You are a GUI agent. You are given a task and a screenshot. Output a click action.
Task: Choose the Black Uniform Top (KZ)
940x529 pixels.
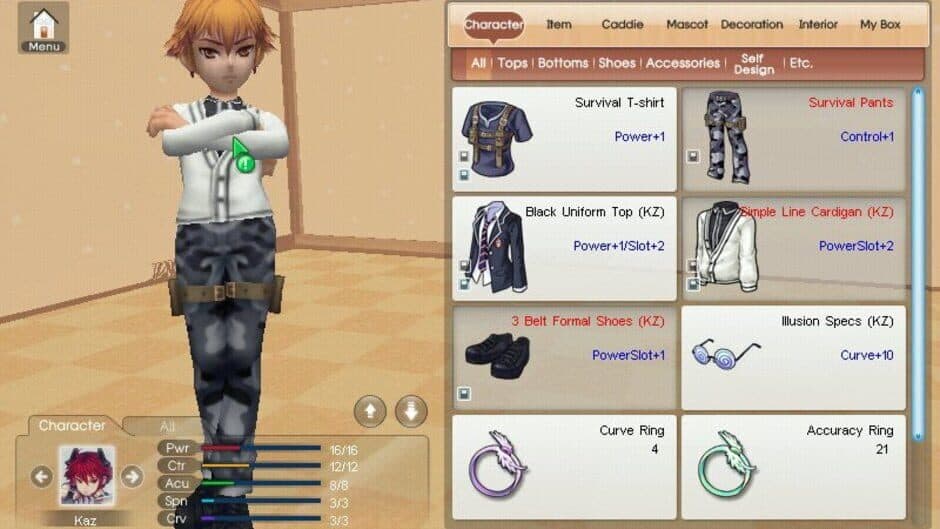pos(564,248)
